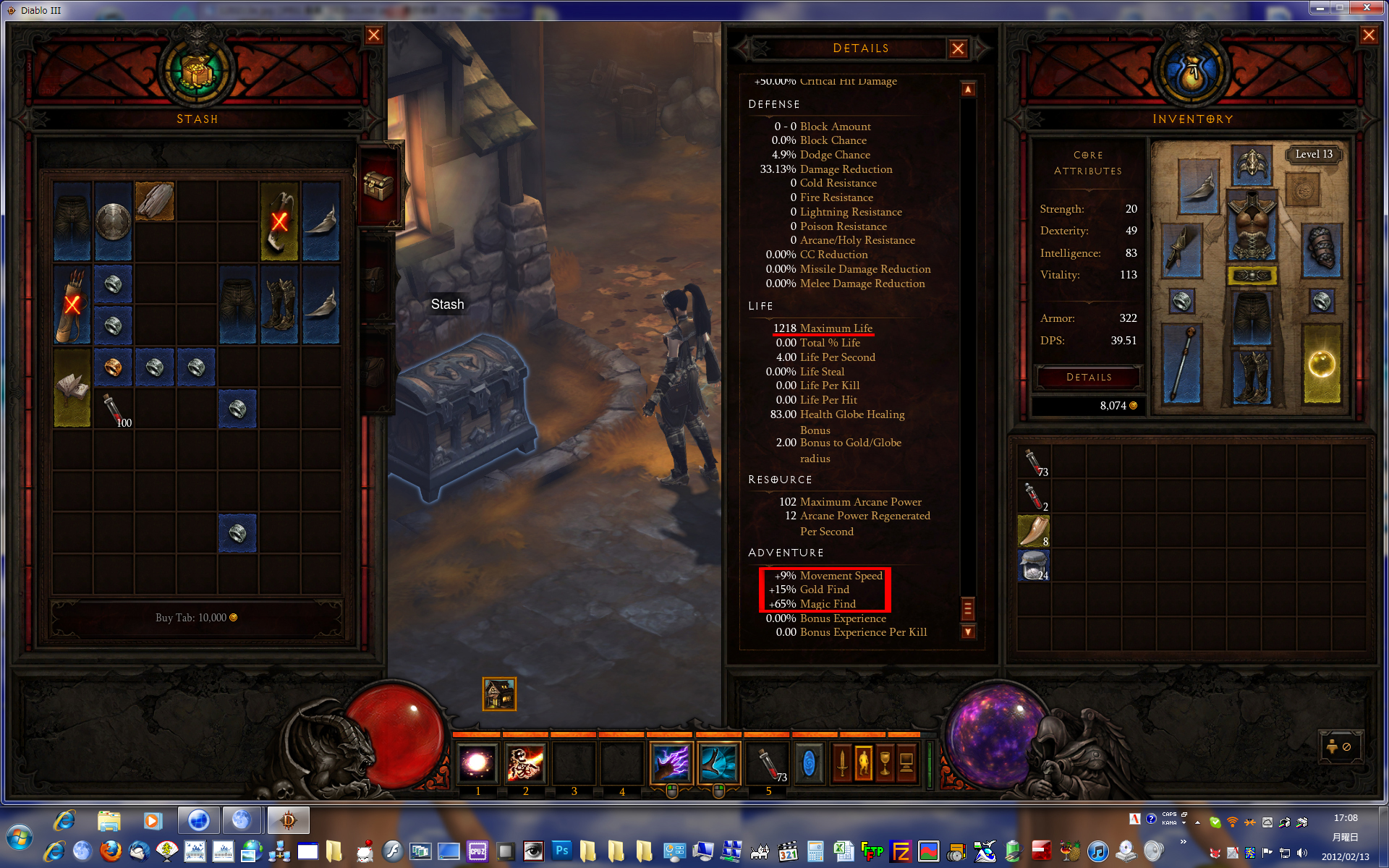Select the equipped helmet slot
Image resolution: width=1389 pixels, height=868 pixels.
pos(1252,165)
